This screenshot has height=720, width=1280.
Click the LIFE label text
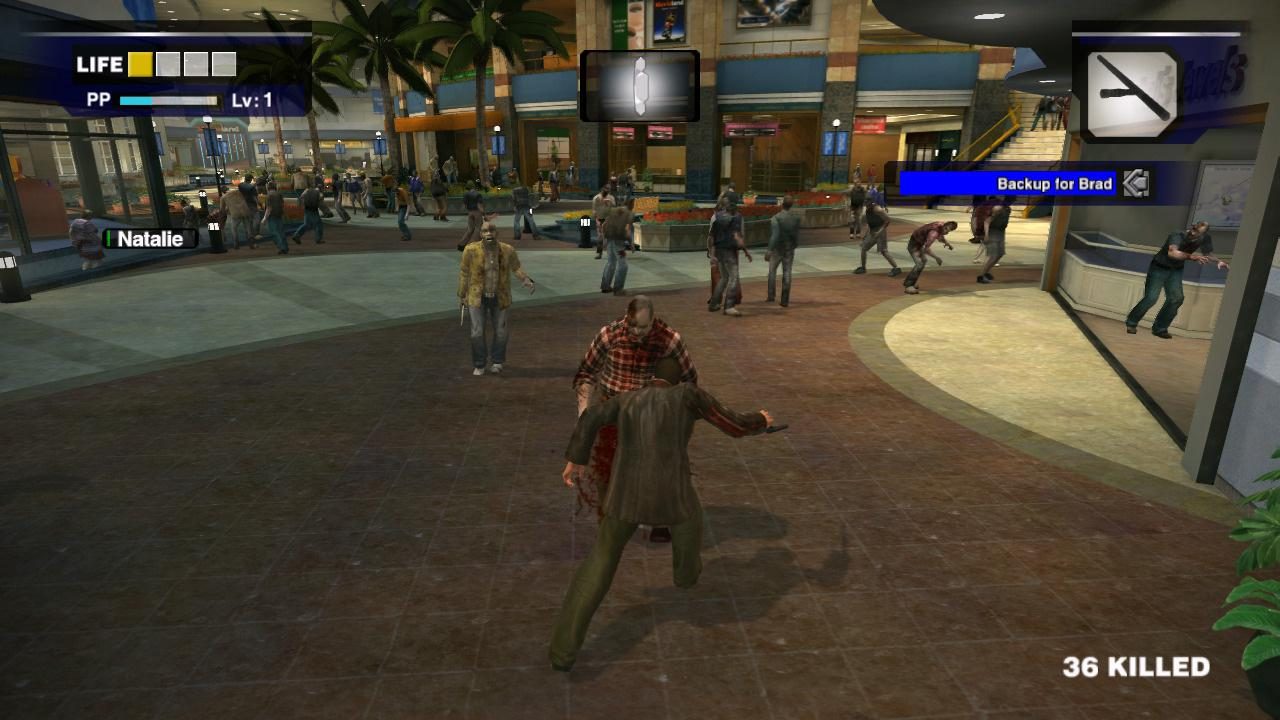[99, 63]
